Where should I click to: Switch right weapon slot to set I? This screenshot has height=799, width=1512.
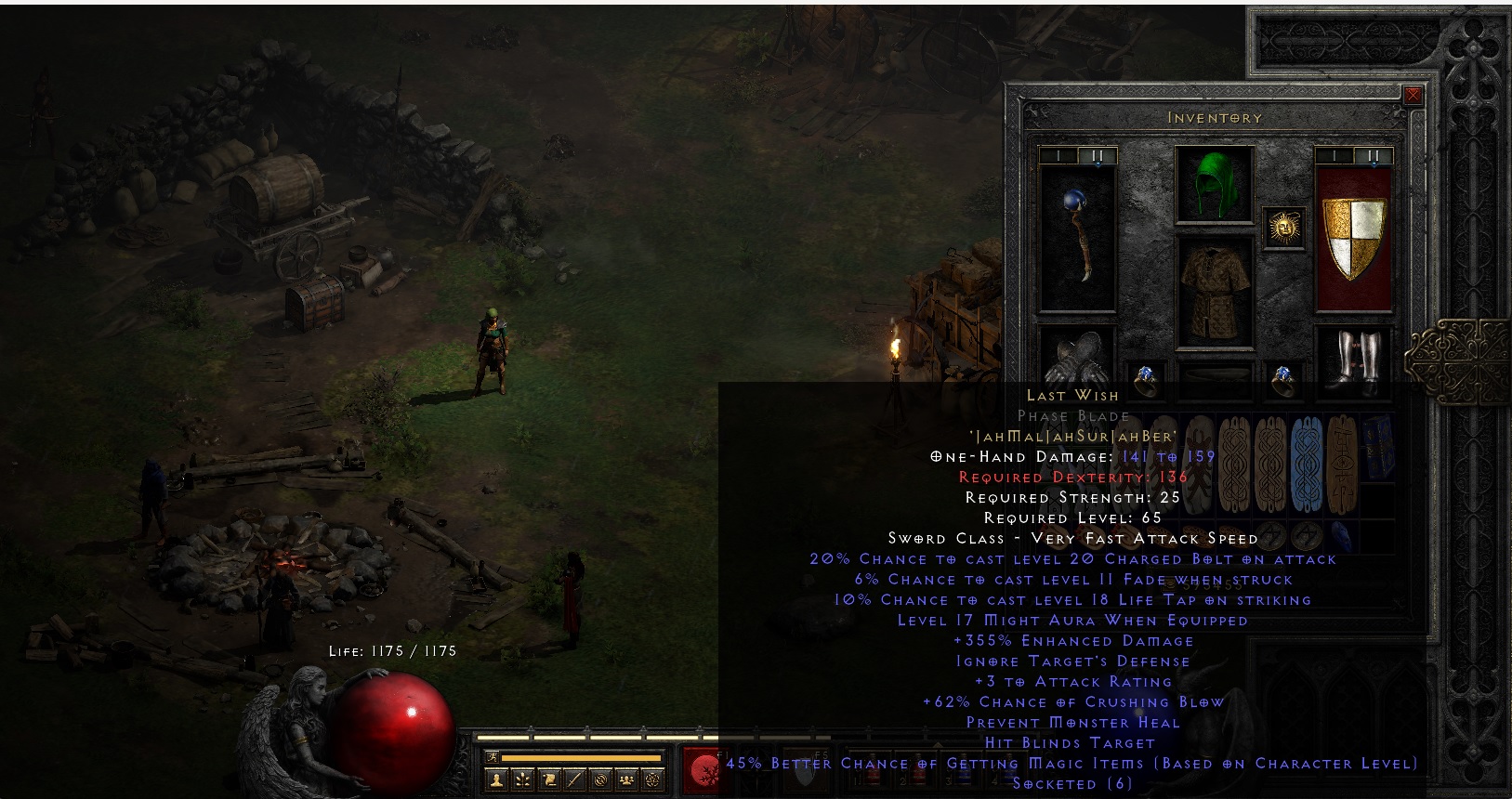[x=1335, y=154]
